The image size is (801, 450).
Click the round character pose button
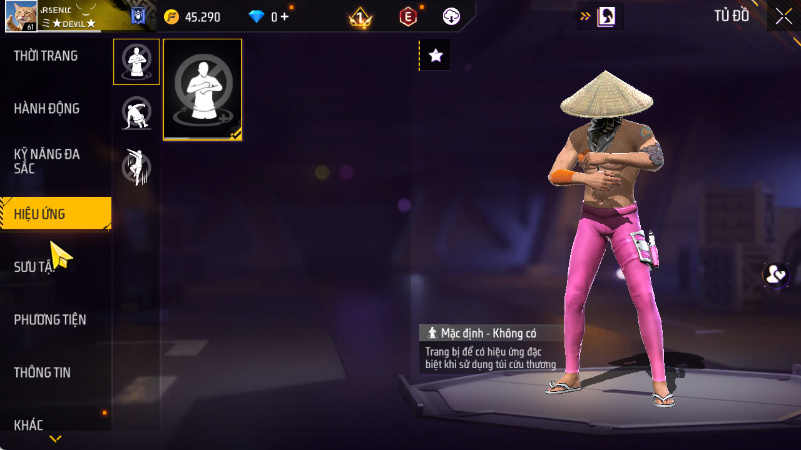coord(775,276)
